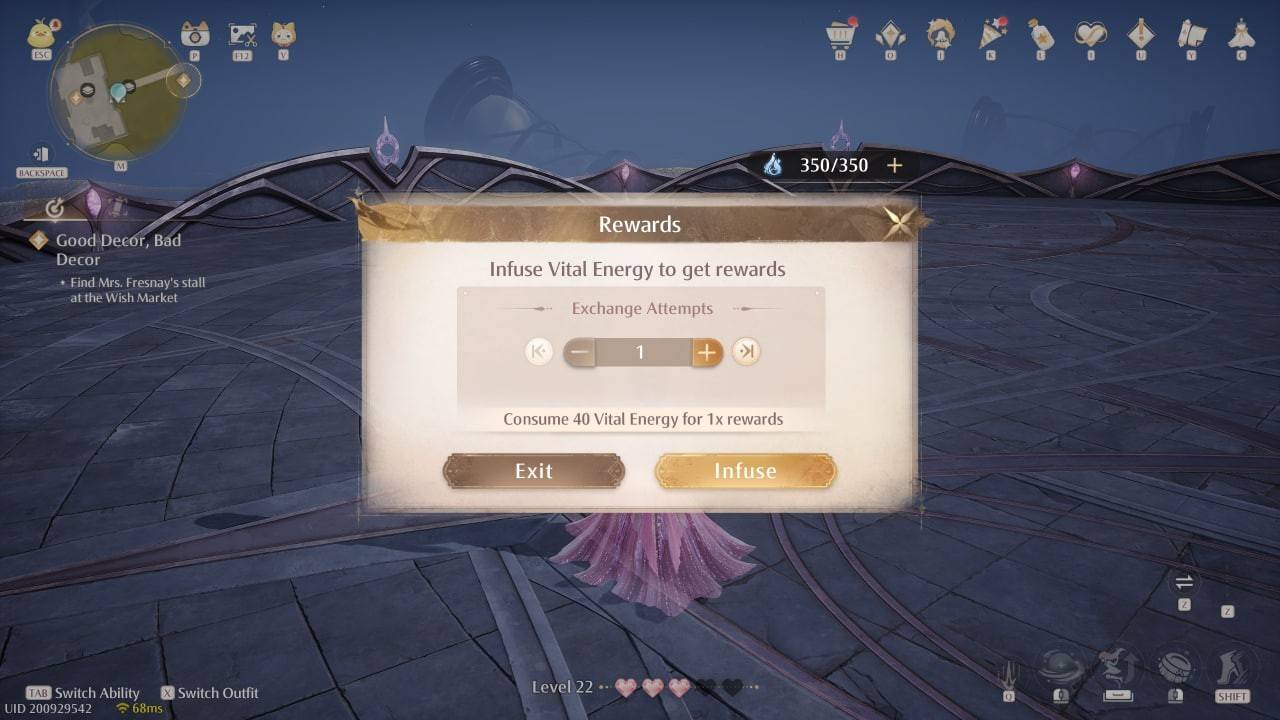Select the diamond exclamation icon
The image size is (1280, 720).
click(1141, 35)
